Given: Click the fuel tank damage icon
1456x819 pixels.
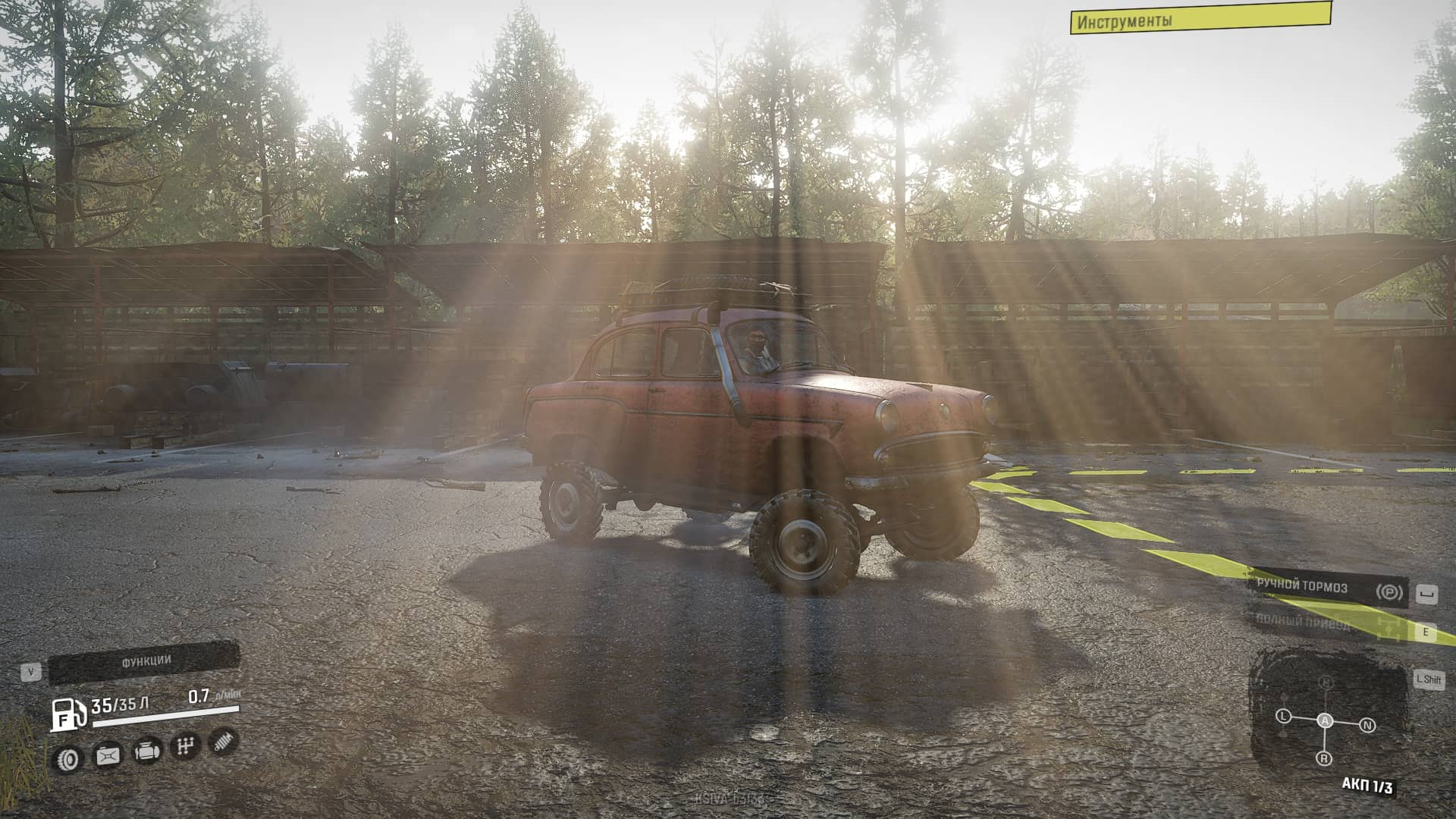Looking at the screenshot, I should point(108,755).
